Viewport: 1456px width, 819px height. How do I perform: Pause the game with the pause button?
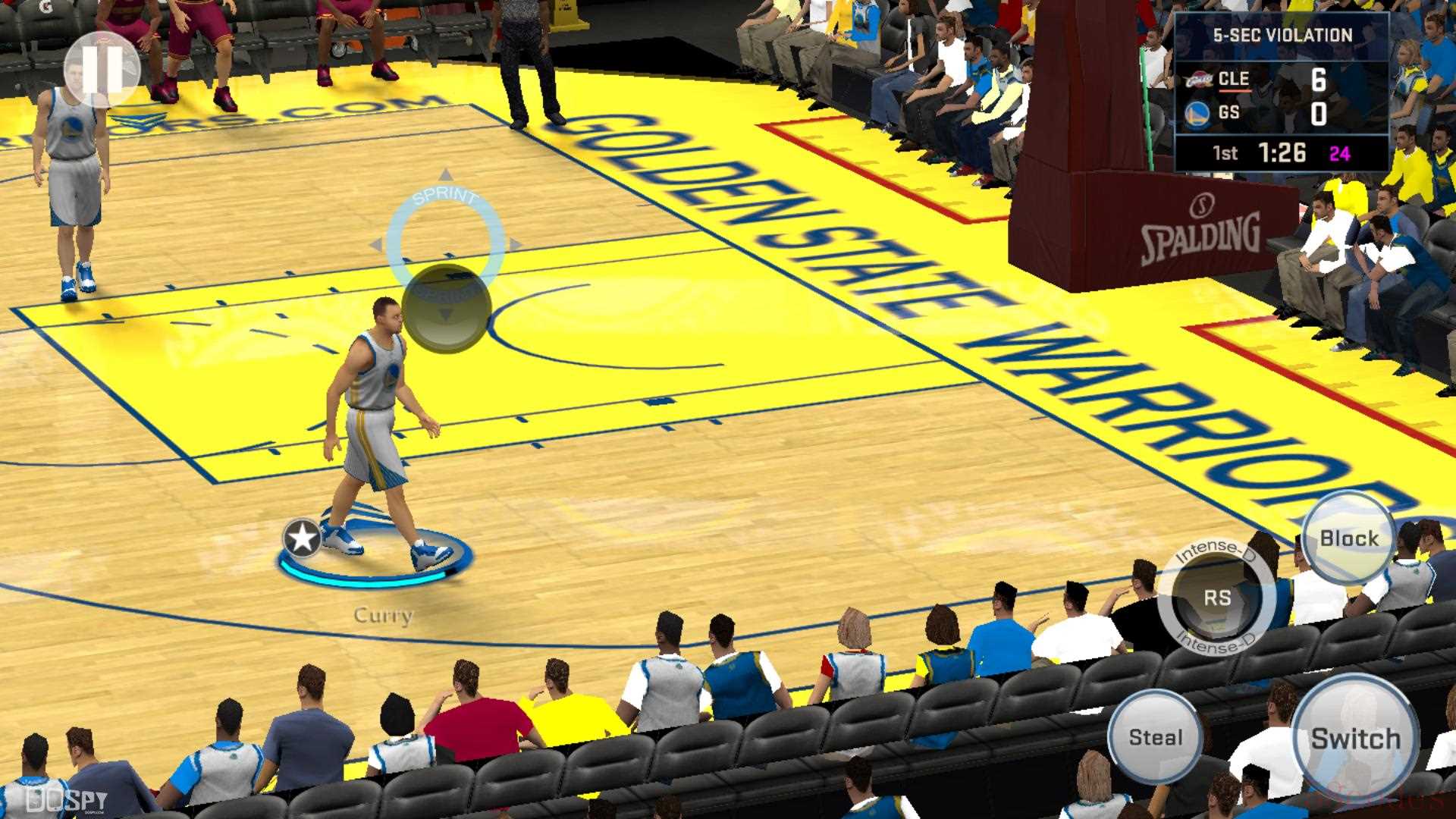pos(102,70)
